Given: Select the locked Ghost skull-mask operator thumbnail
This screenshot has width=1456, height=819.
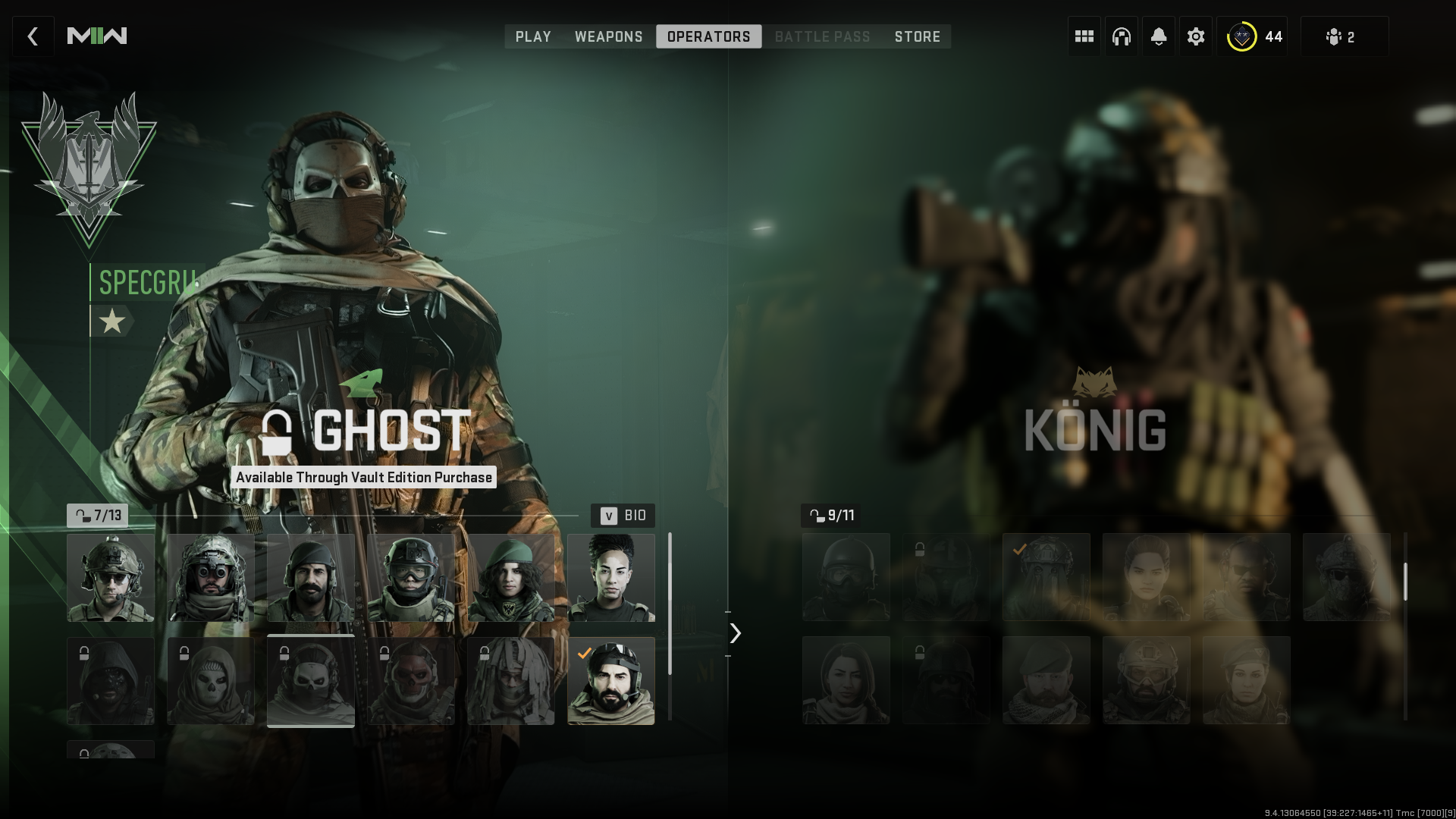Looking at the screenshot, I should (x=311, y=680).
